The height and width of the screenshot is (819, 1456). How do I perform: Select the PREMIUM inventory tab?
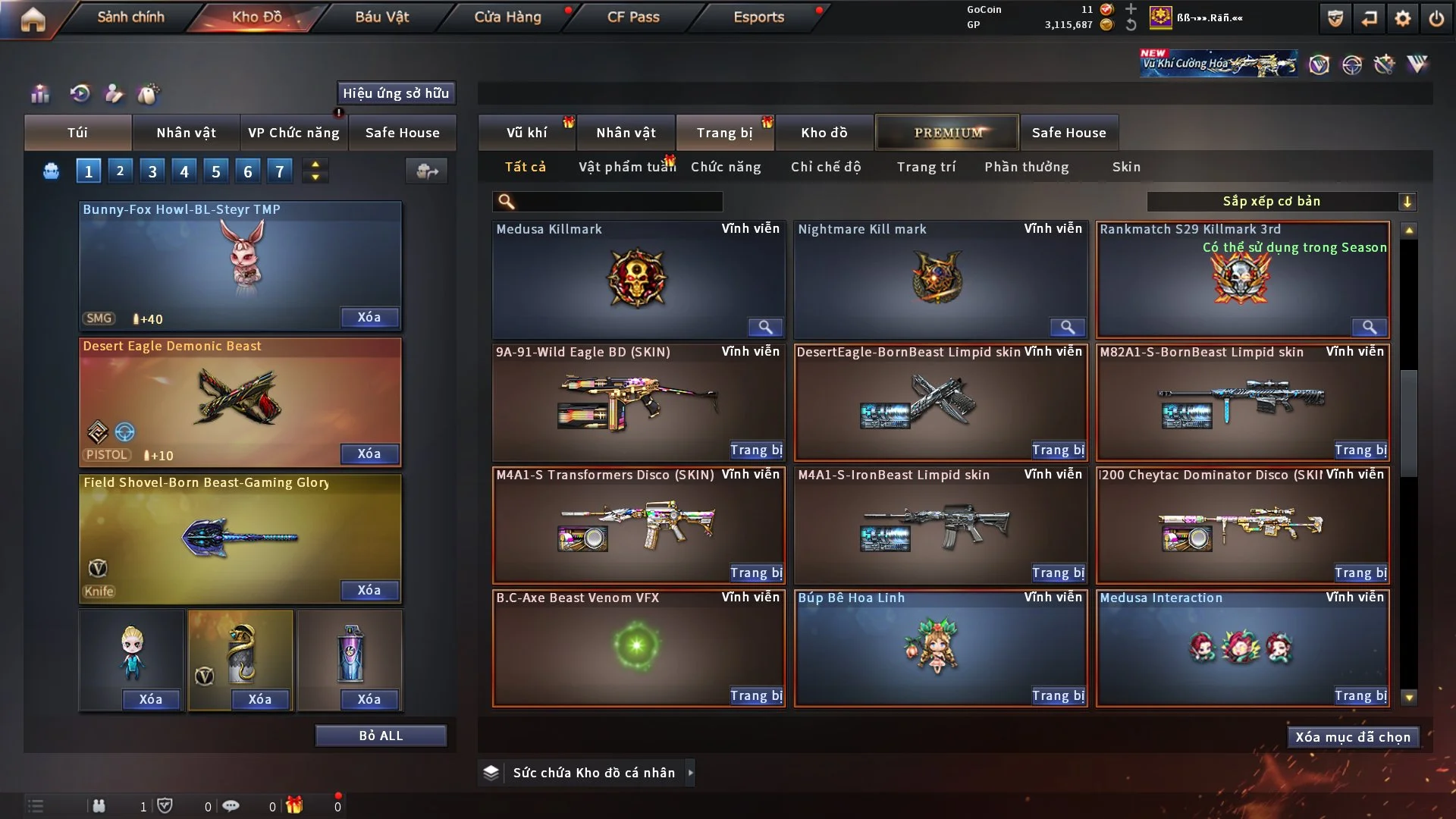pyautogui.click(x=948, y=133)
